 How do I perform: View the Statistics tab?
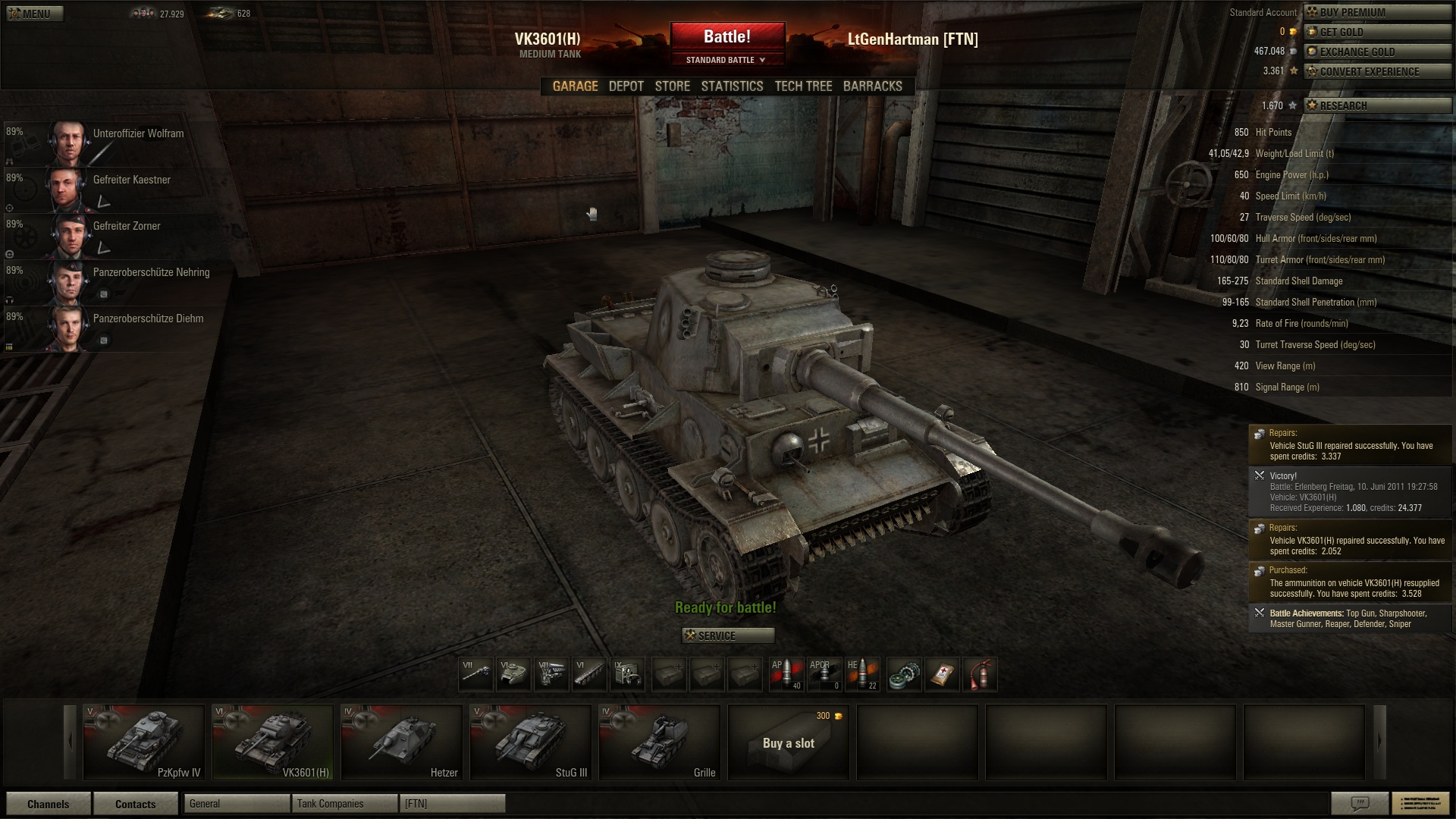(732, 86)
